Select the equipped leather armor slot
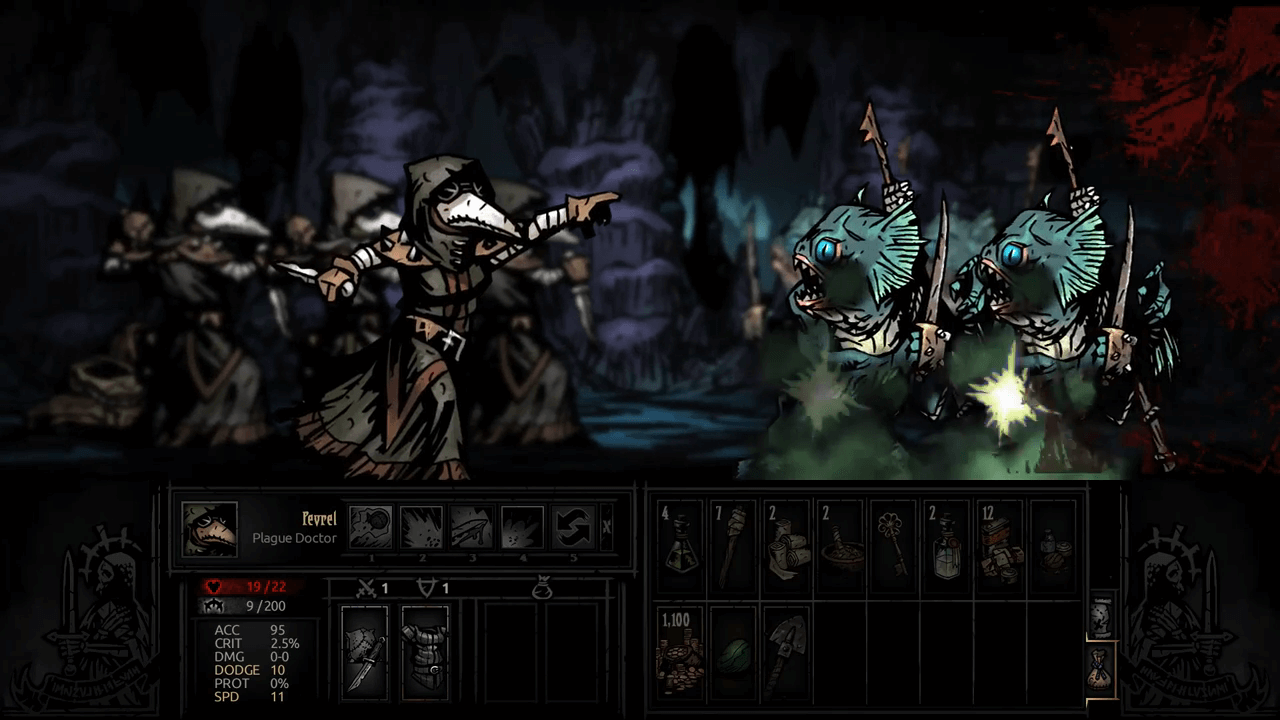The image size is (1280, 720). [x=425, y=652]
